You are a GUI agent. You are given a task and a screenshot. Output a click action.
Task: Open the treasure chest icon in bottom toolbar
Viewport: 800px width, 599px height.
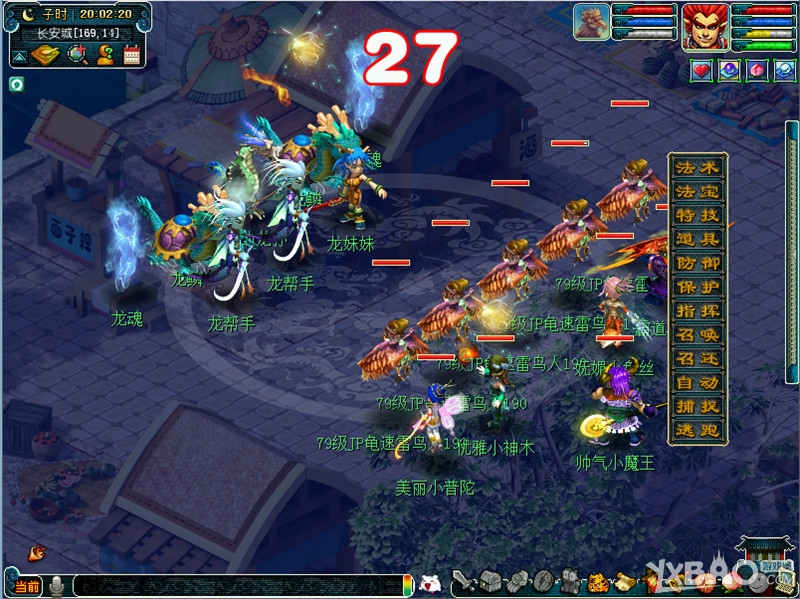489,581
